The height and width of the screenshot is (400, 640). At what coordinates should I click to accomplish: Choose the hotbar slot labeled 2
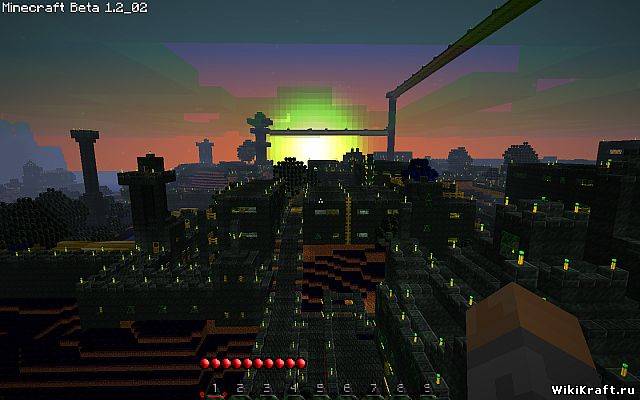[x=240, y=387]
